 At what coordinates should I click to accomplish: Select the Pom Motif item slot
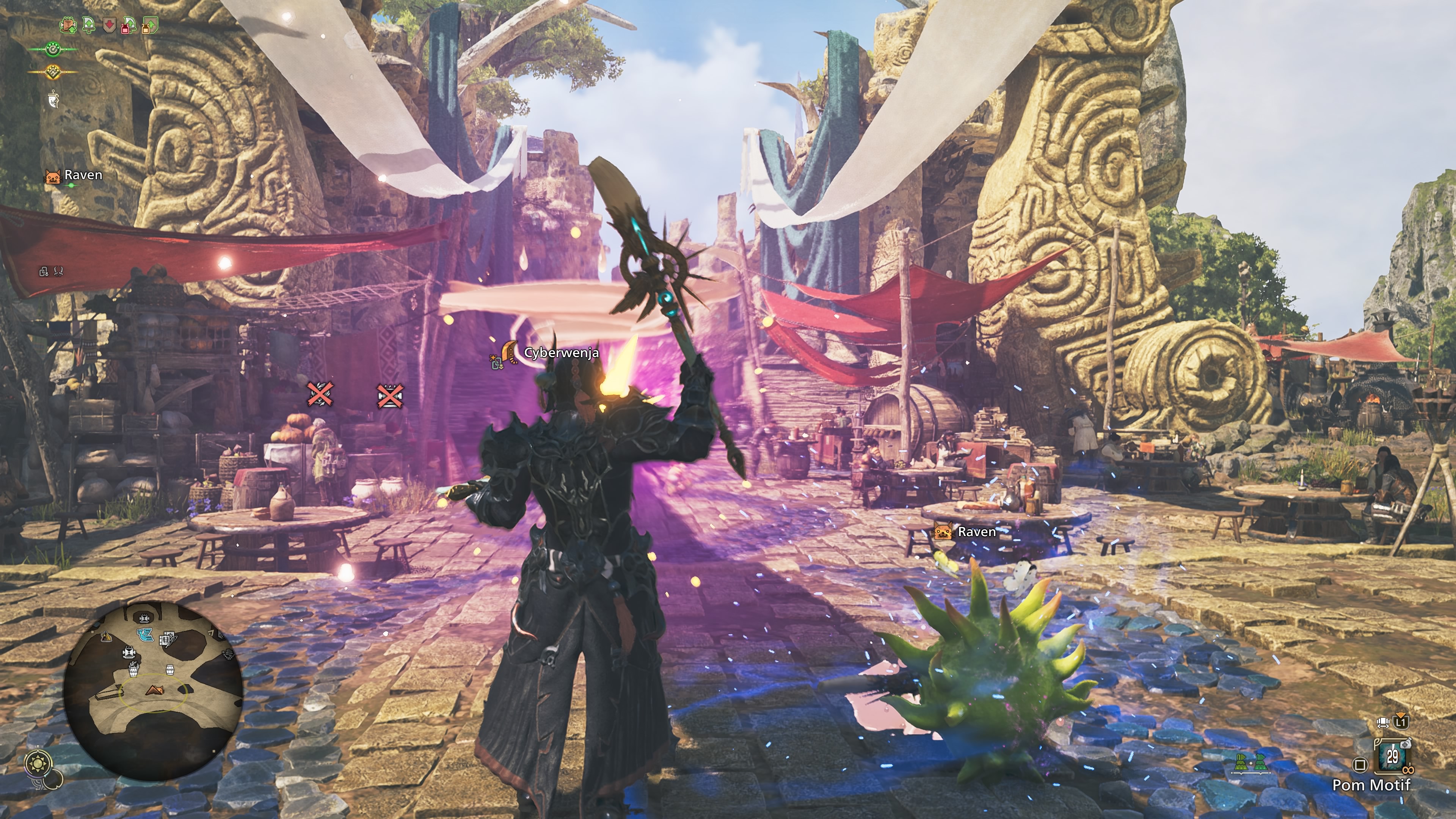click(1392, 756)
